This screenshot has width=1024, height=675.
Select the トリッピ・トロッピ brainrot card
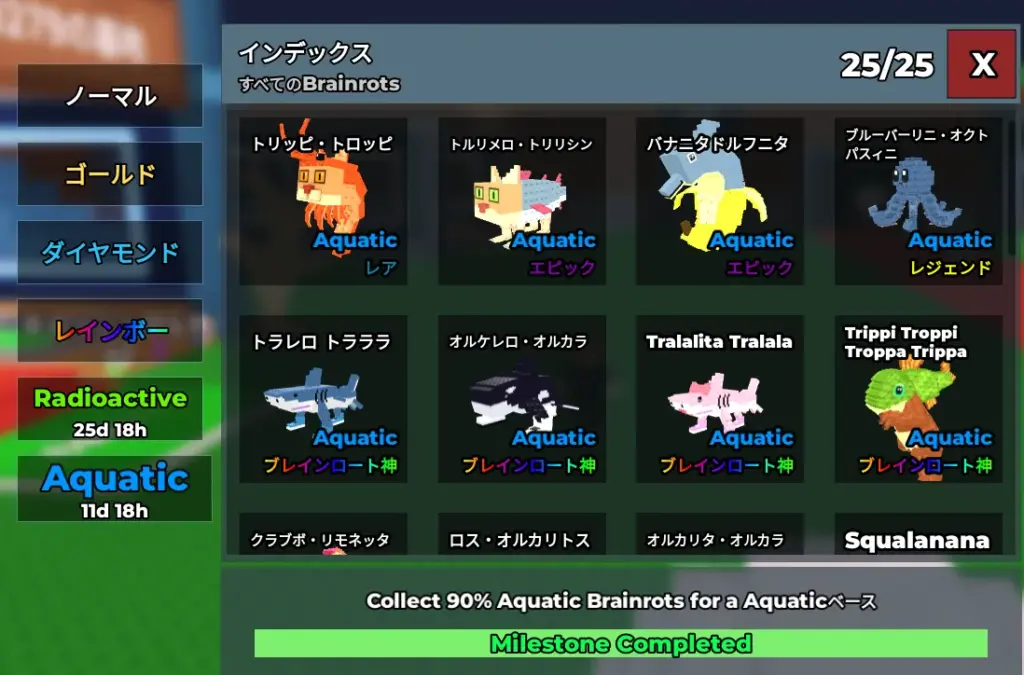pos(323,202)
